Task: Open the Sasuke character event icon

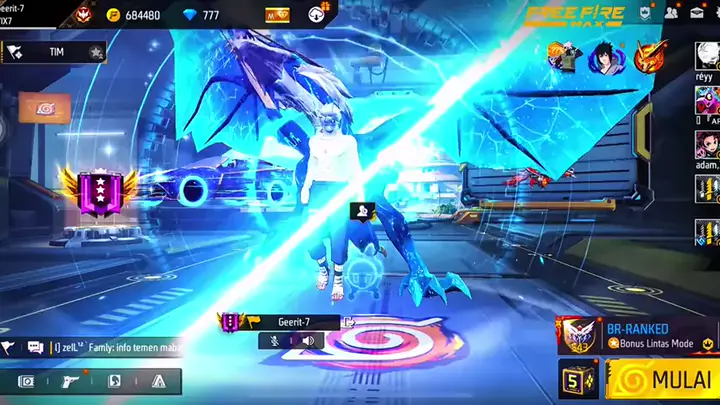Action: 602,56
